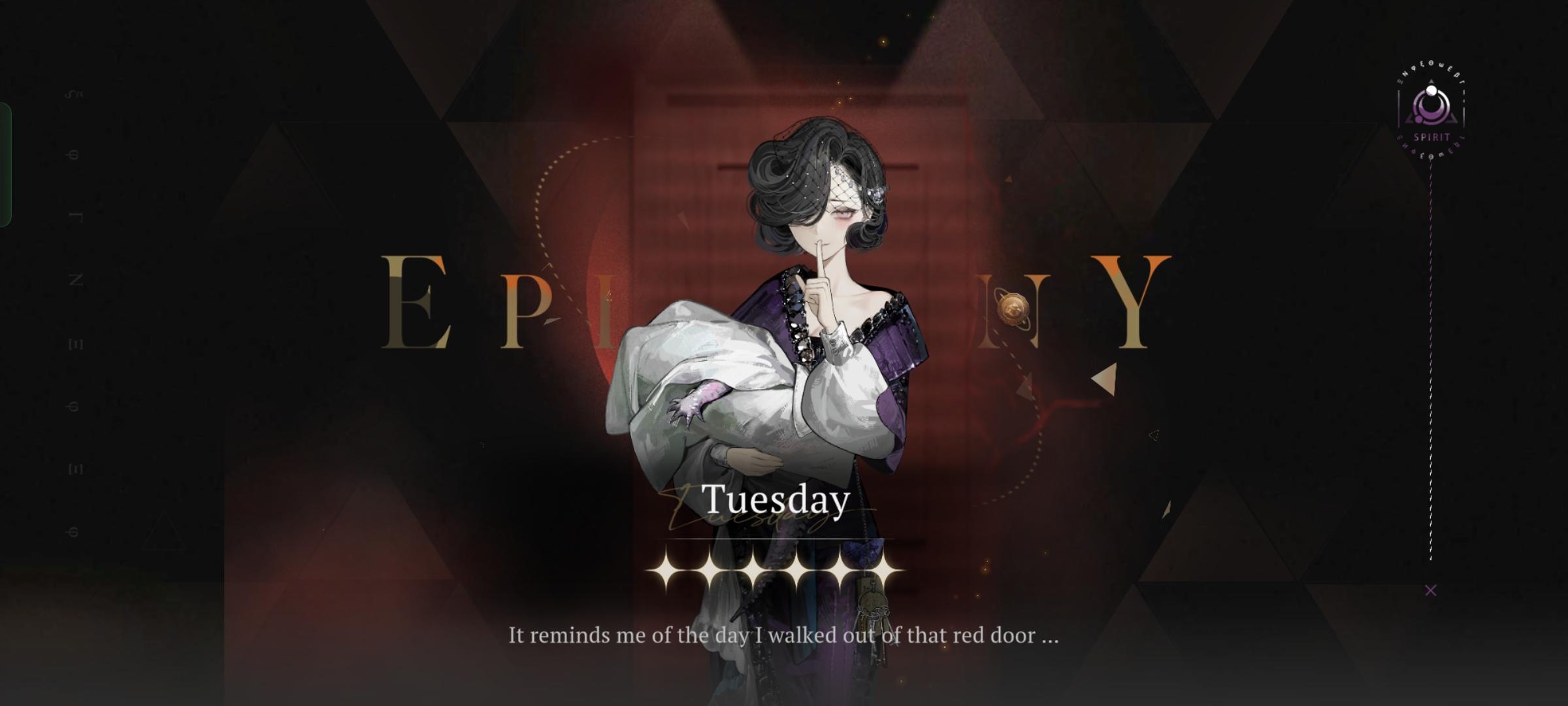Expand the green panel tab on the left edge

click(5, 163)
